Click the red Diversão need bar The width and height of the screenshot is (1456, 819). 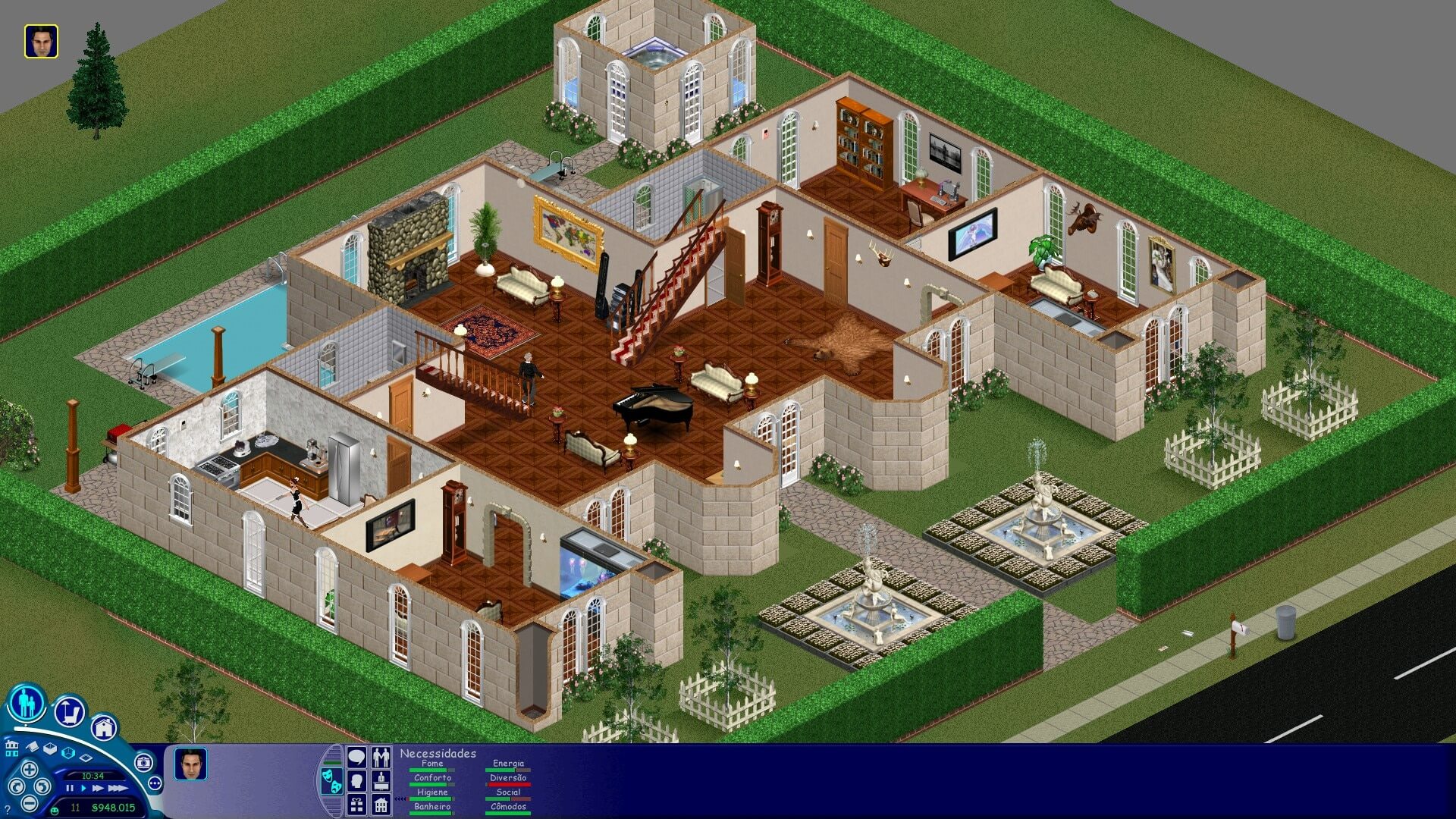tap(508, 784)
